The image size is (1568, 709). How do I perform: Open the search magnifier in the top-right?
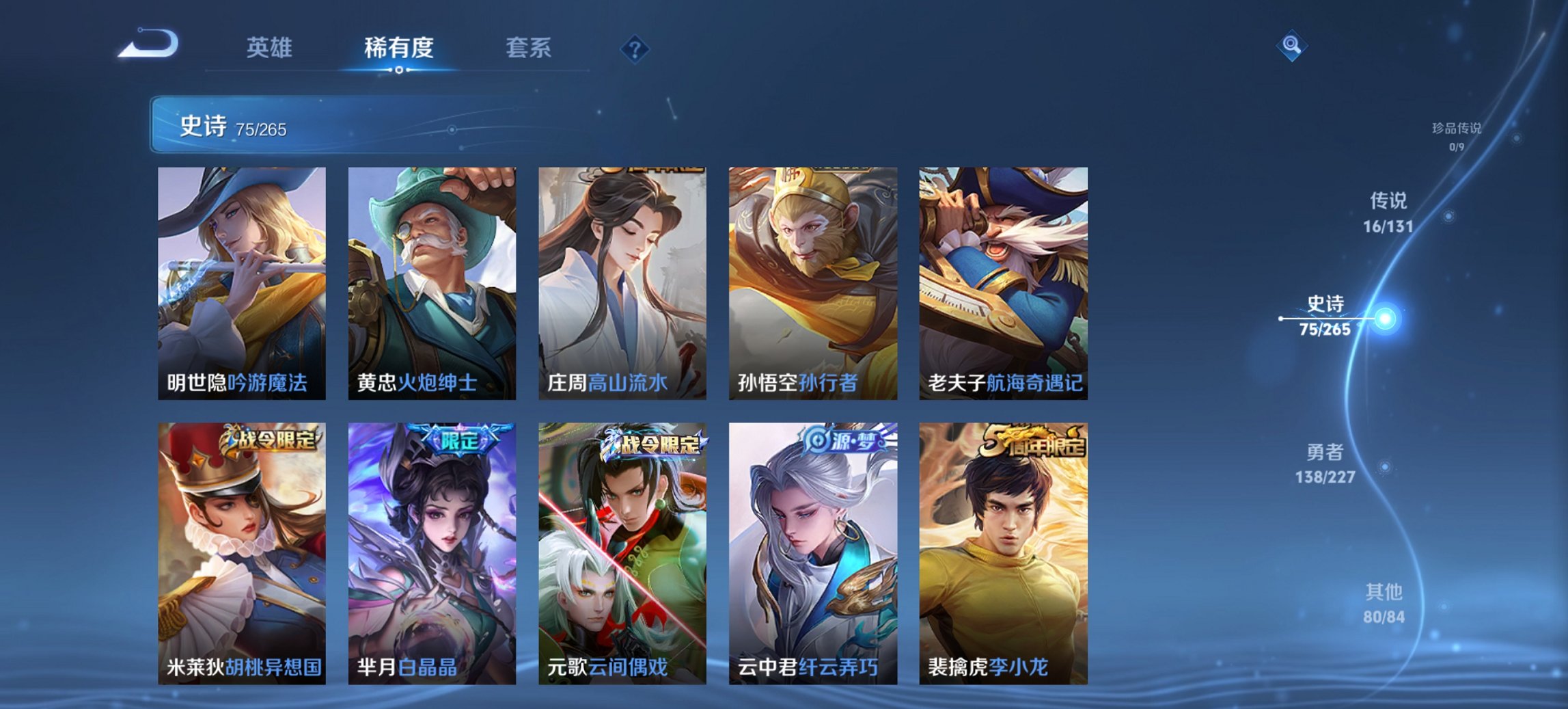1291,46
